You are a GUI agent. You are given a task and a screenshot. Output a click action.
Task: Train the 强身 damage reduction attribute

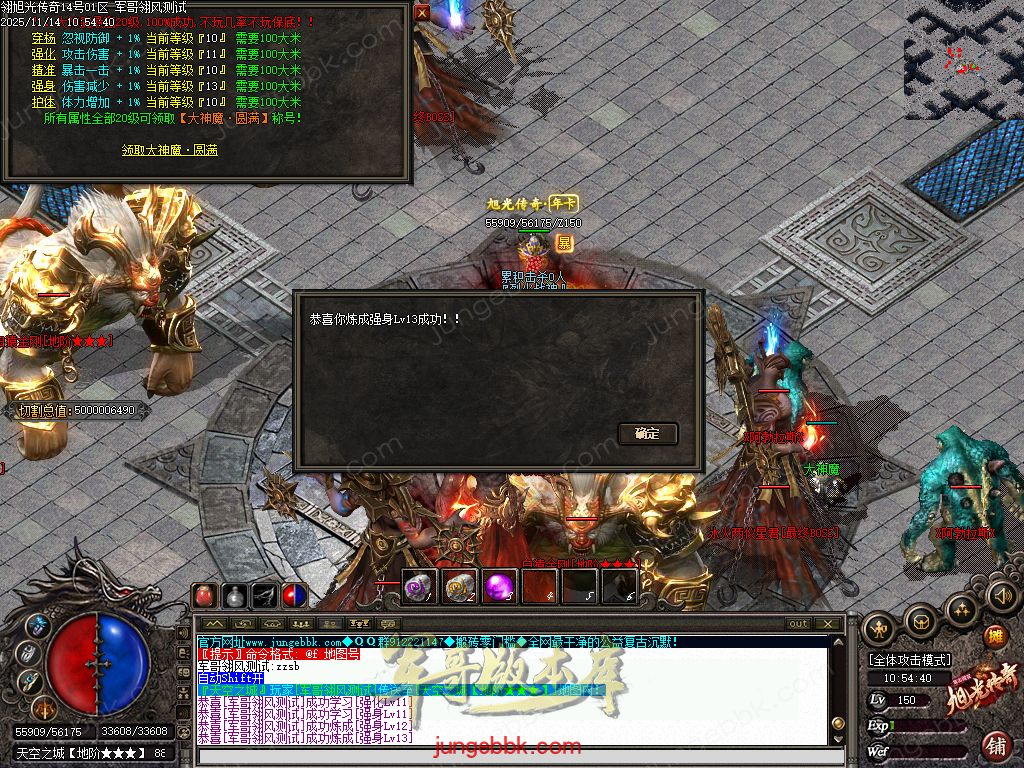pos(43,86)
